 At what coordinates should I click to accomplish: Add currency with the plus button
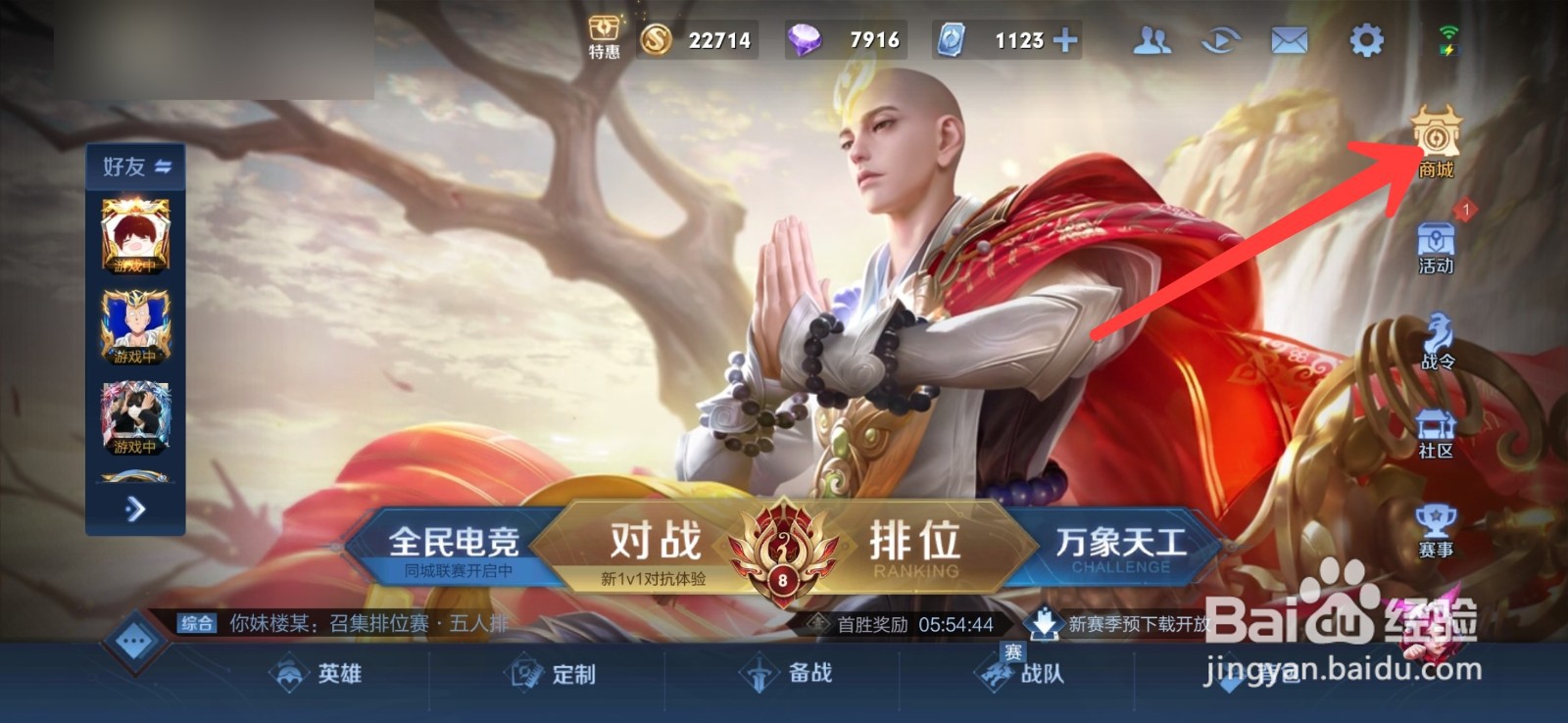tap(1065, 37)
